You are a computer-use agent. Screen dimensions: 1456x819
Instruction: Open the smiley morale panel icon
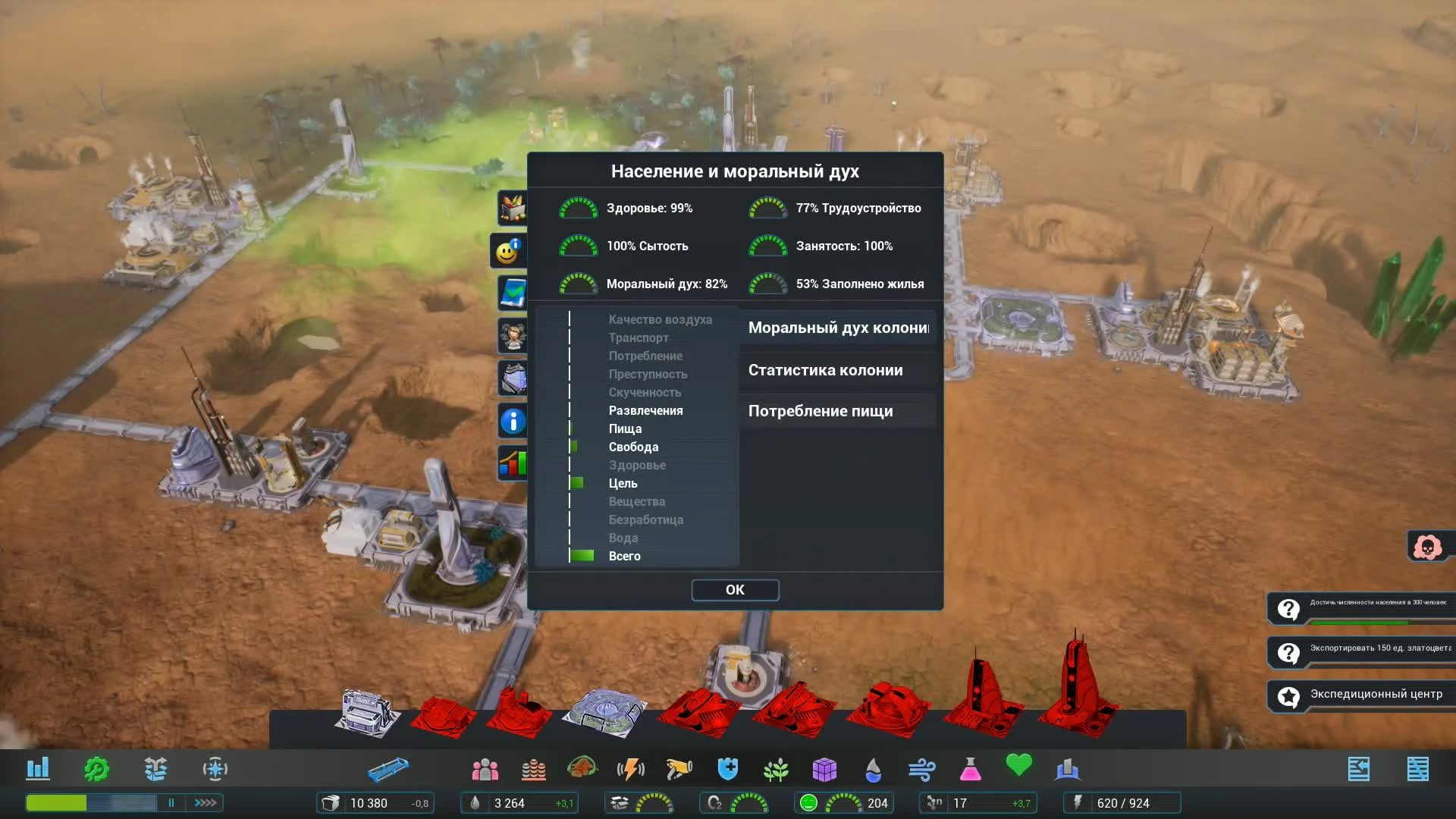click(x=507, y=250)
